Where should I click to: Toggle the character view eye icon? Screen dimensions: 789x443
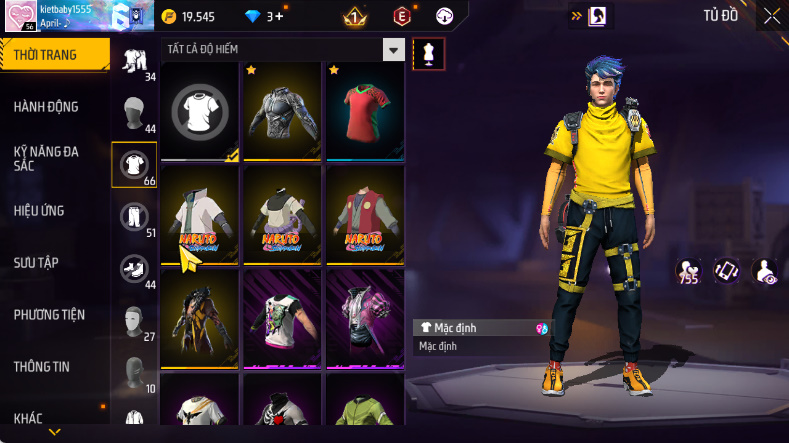coord(764,271)
